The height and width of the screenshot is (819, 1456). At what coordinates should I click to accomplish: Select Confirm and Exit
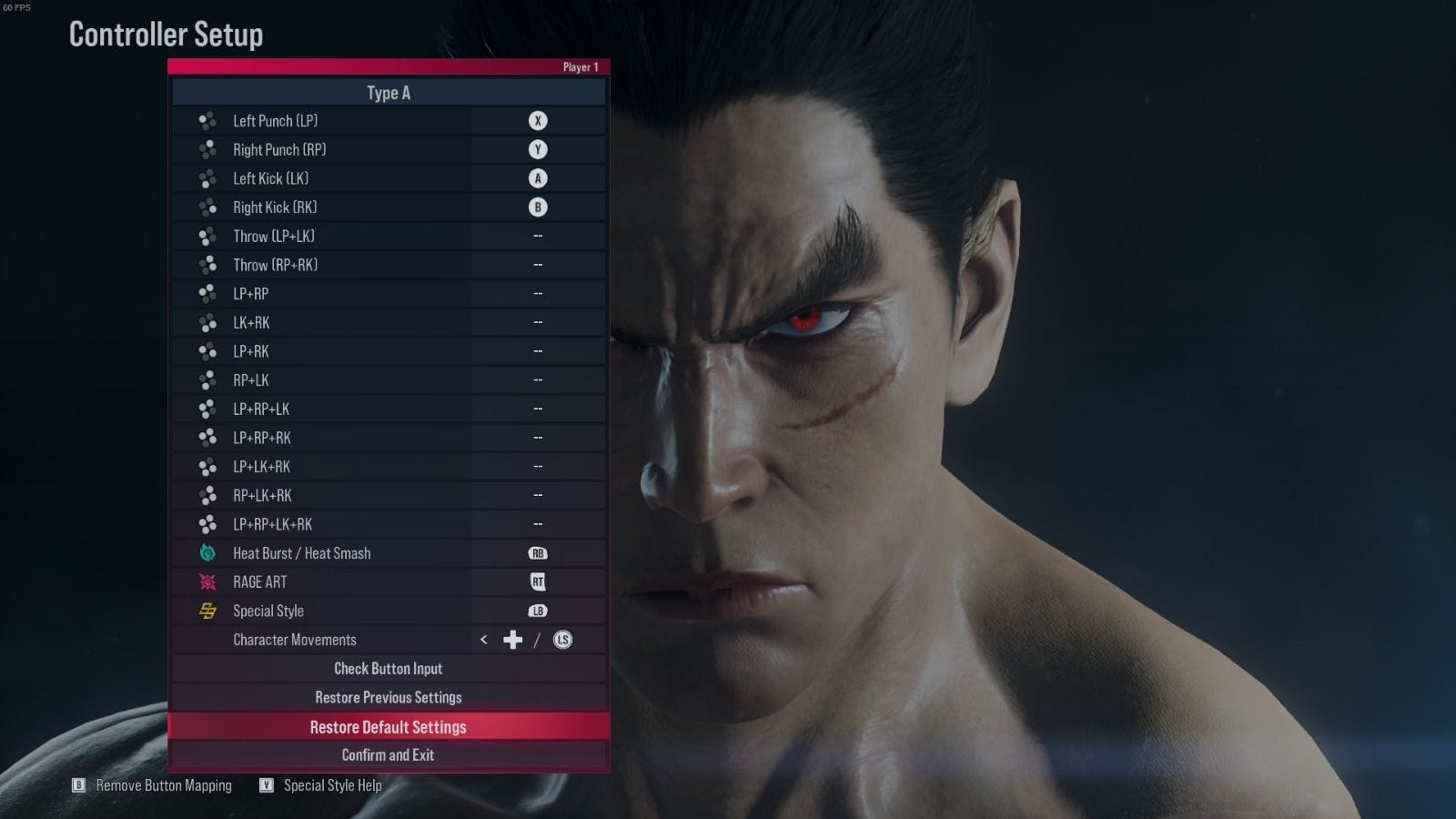tap(389, 754)
